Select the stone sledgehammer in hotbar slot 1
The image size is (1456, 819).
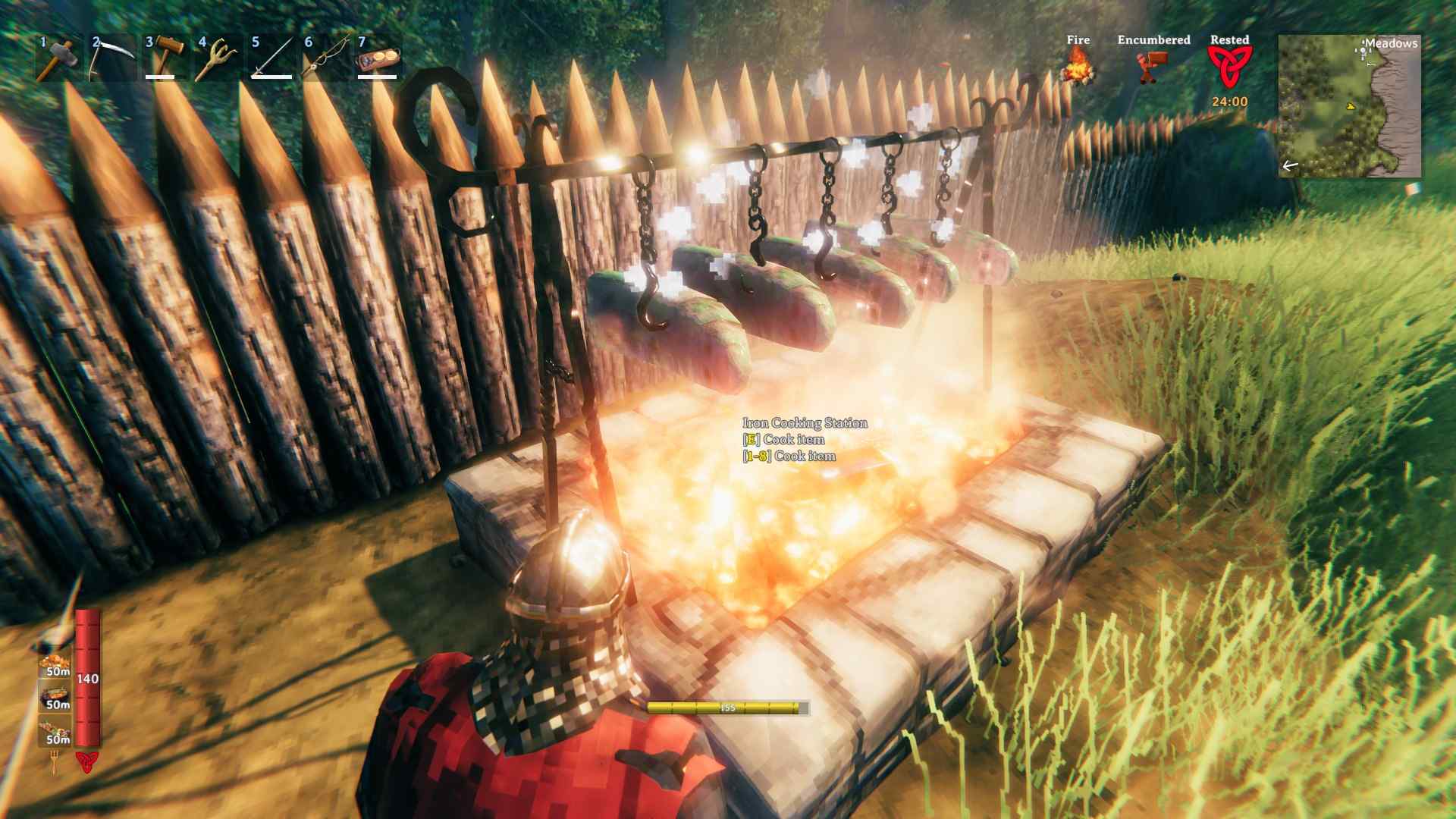pyautogui.click(x=58, y=58)
